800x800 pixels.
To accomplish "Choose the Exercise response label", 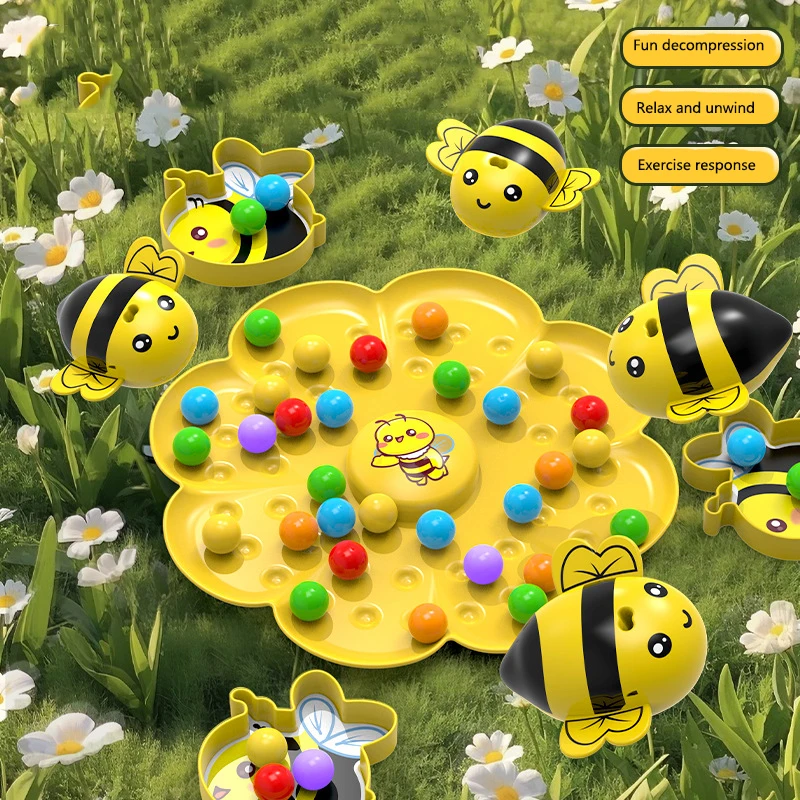I will tap(699, 165).
